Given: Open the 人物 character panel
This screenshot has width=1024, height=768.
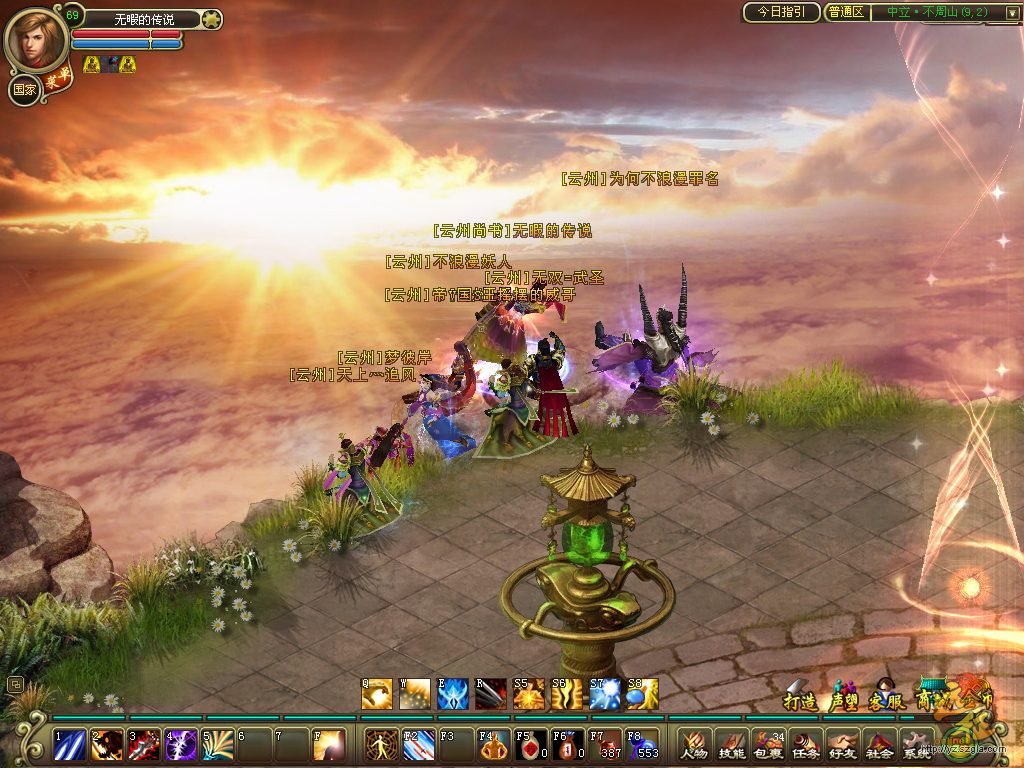Looking at the screenshot, I should coord(693,744).
